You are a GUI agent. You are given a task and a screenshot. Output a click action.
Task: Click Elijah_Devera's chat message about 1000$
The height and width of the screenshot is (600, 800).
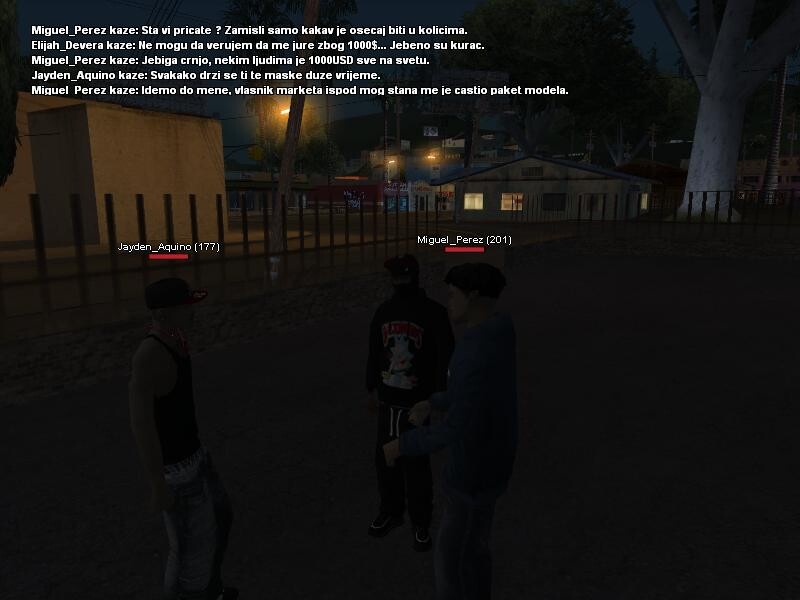point(257,45)
